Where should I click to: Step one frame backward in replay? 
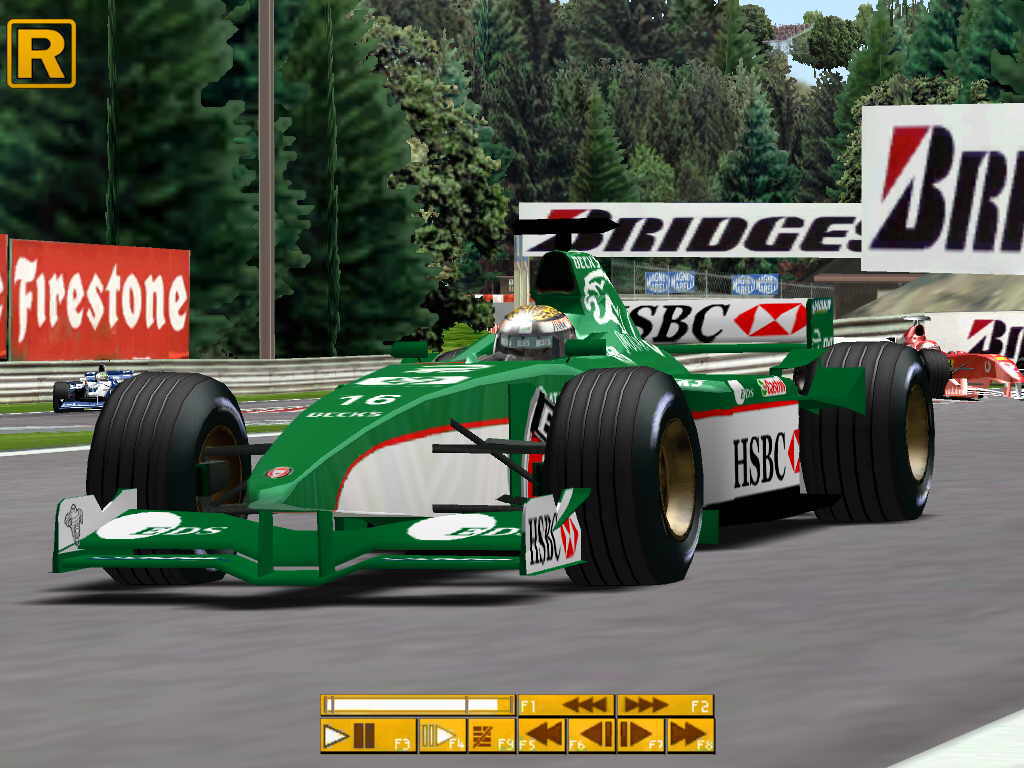[591, 736]
